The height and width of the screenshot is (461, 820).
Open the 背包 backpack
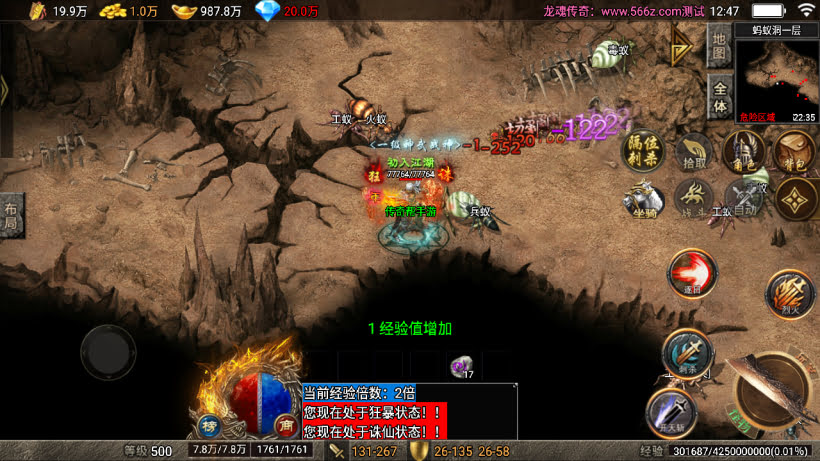click(x=794, y=152)
